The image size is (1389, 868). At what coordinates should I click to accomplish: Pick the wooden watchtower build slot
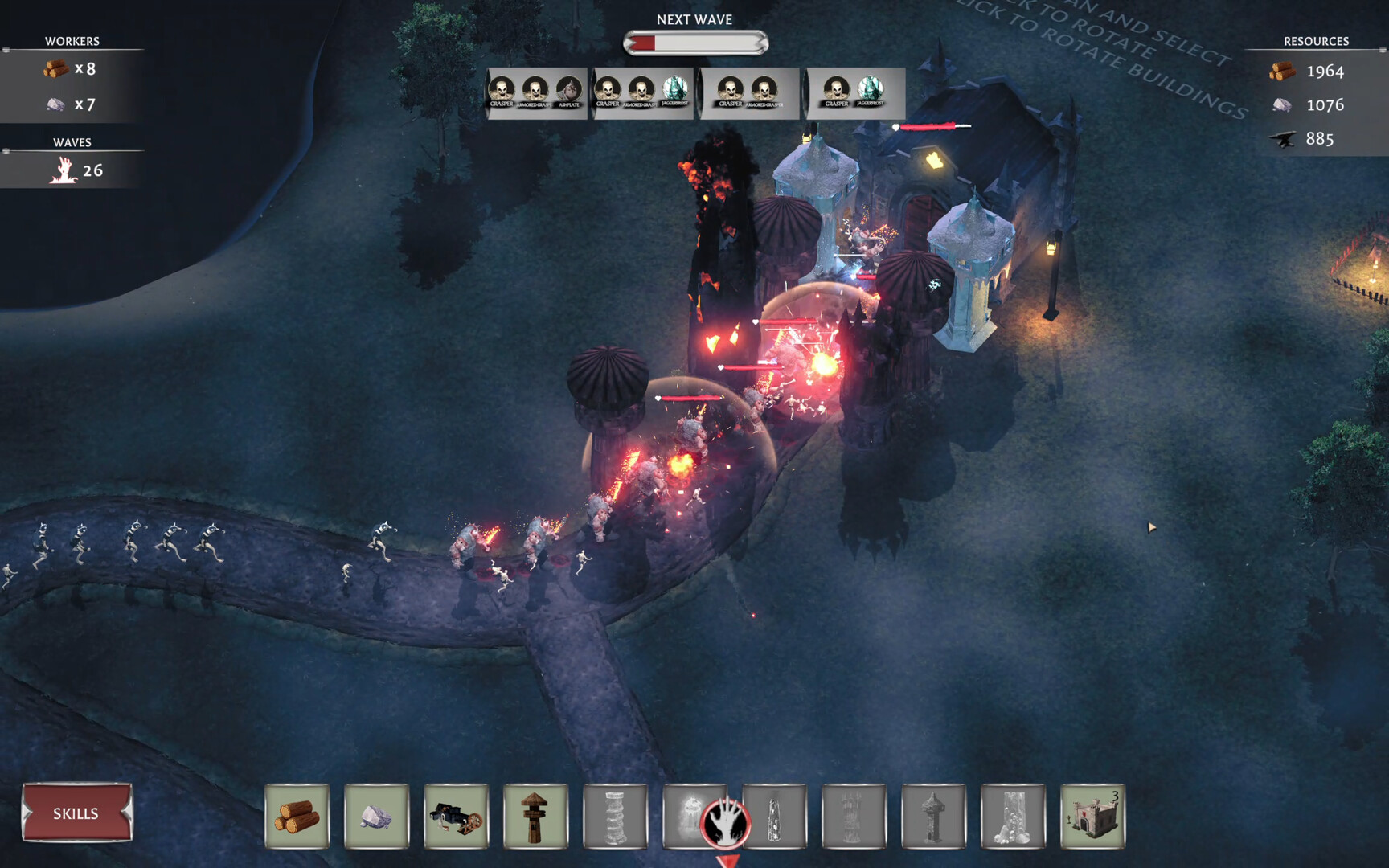pos(535,817)
